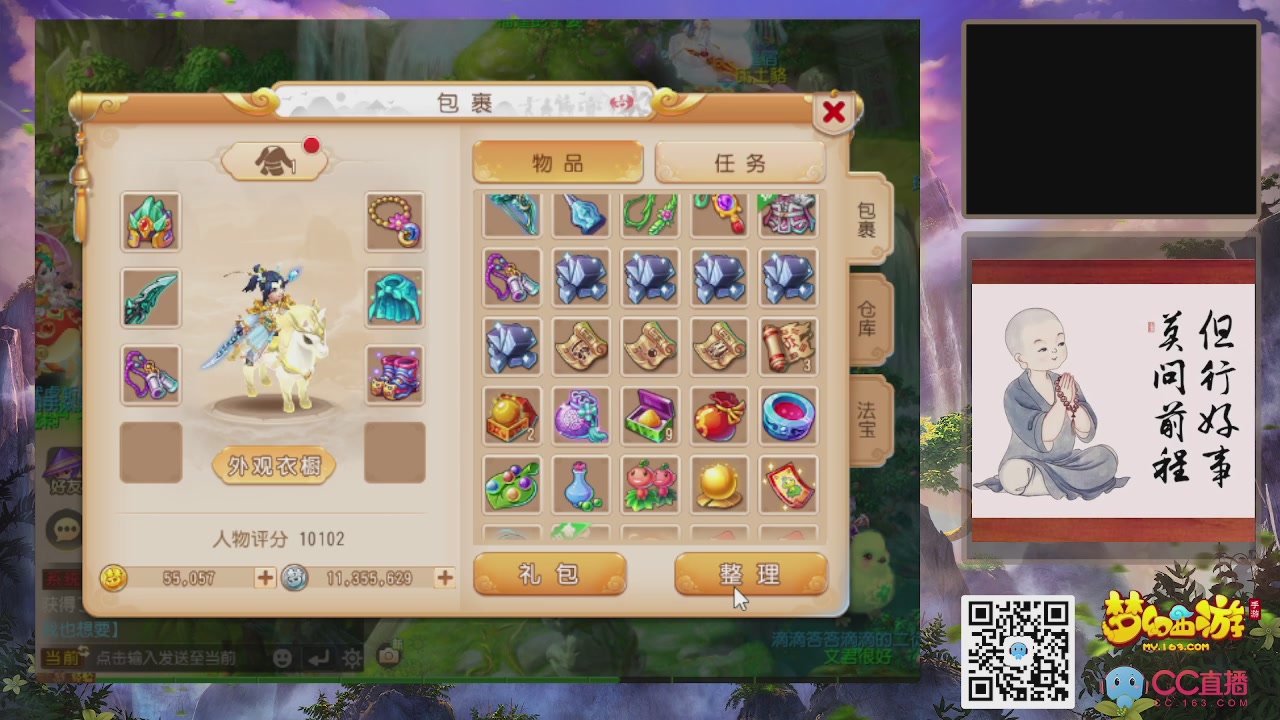Select the purple treasure chest with x9 count

pos(650,415)
